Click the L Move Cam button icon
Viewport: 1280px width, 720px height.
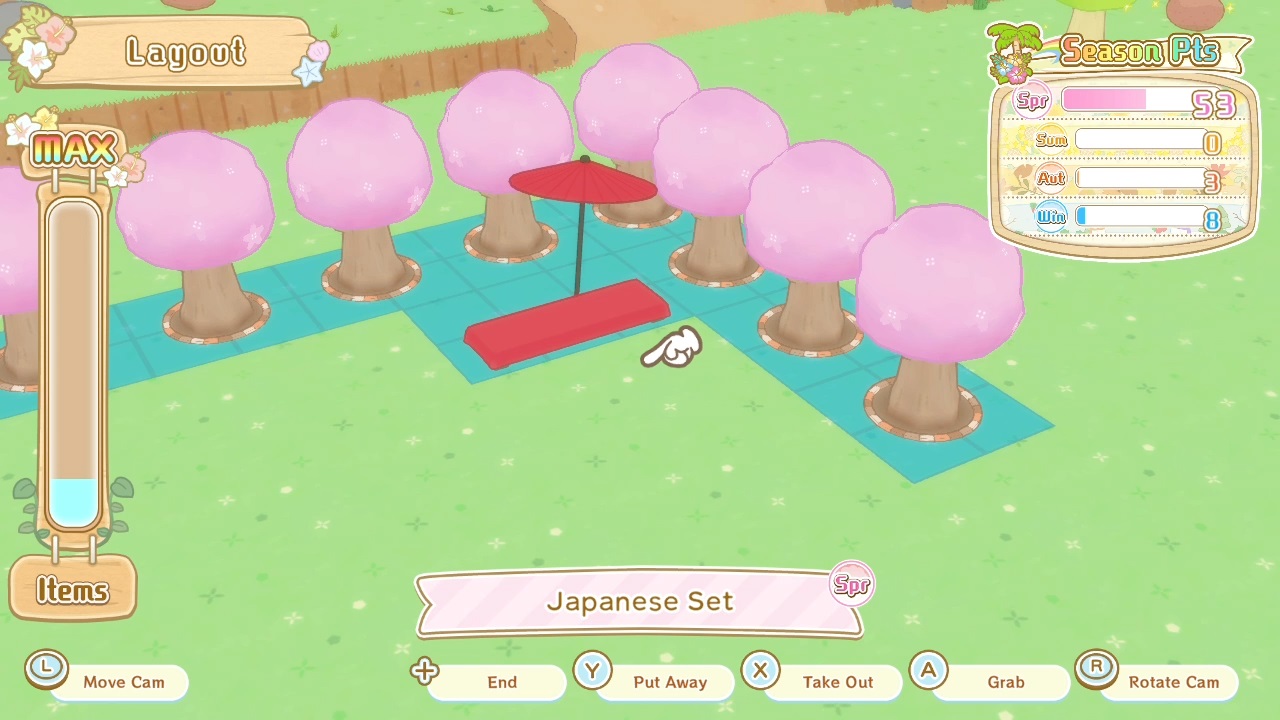46,667
